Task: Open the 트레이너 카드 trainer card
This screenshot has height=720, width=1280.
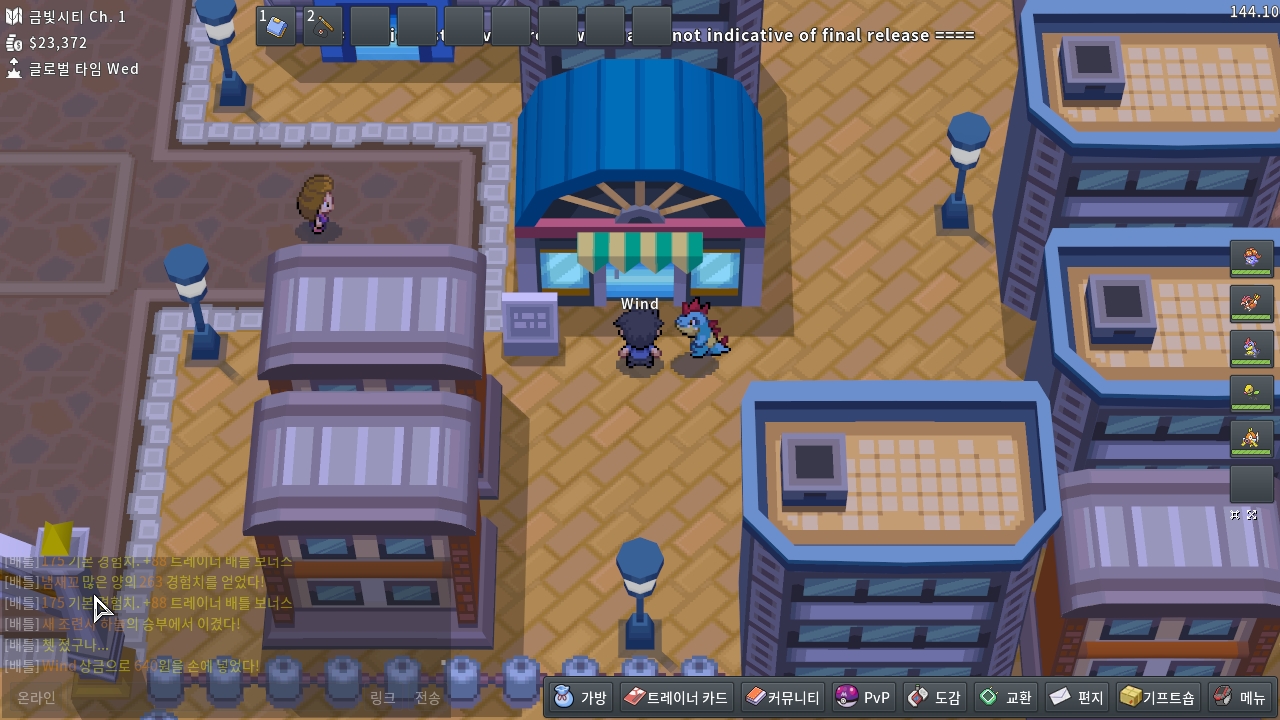Action: coord(676,697)
